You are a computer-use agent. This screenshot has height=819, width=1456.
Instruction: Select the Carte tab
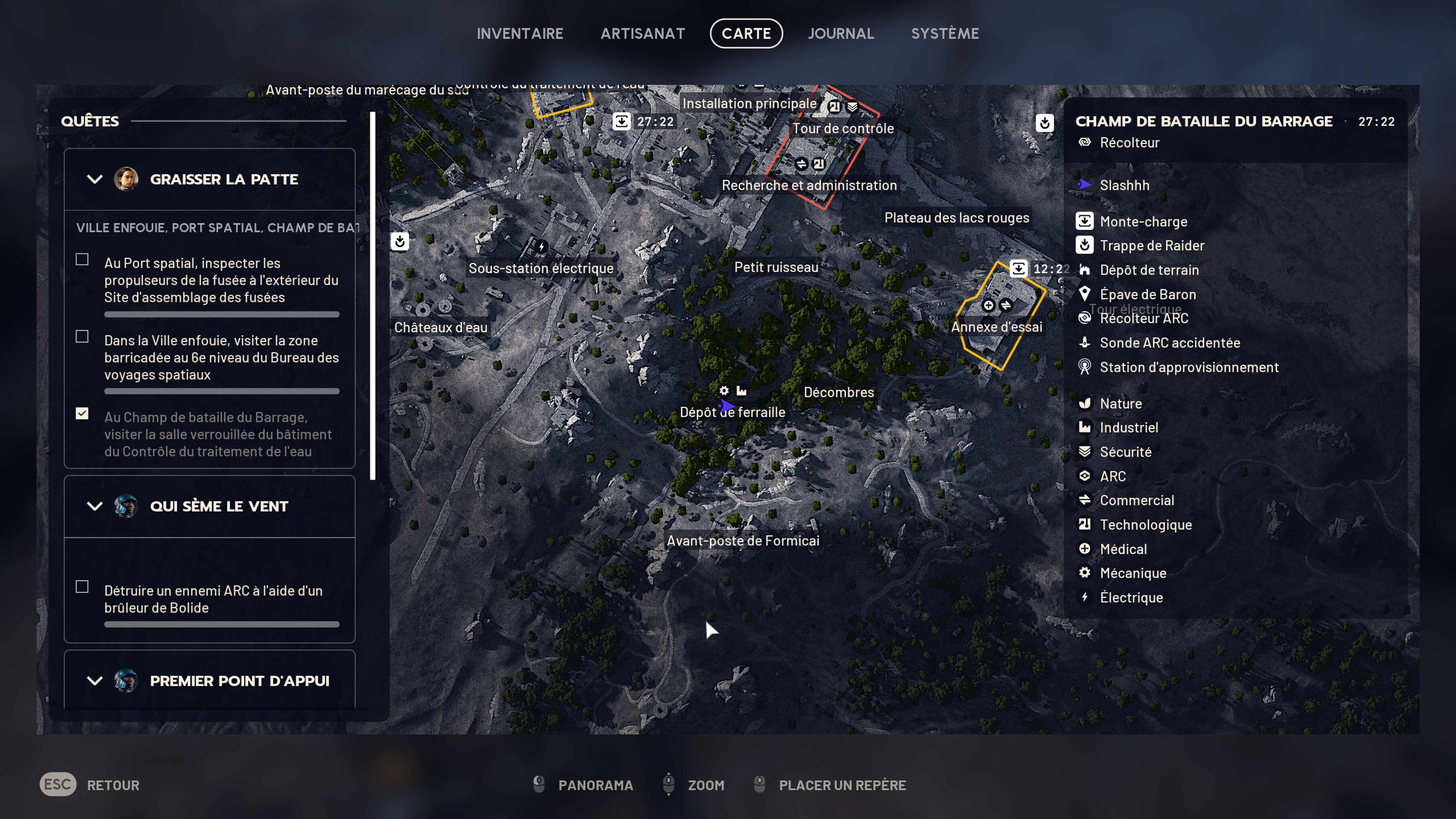pyautogui.click(x=746, y=33)
